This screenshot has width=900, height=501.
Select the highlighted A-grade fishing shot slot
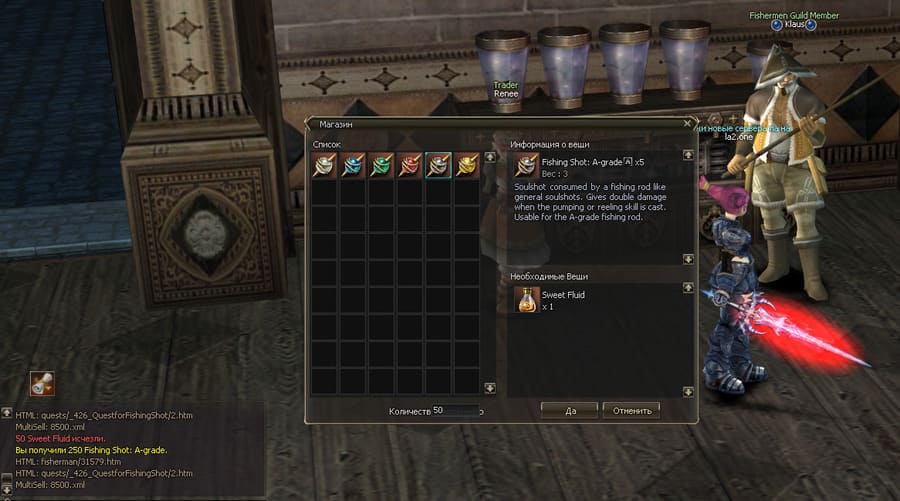438,166
